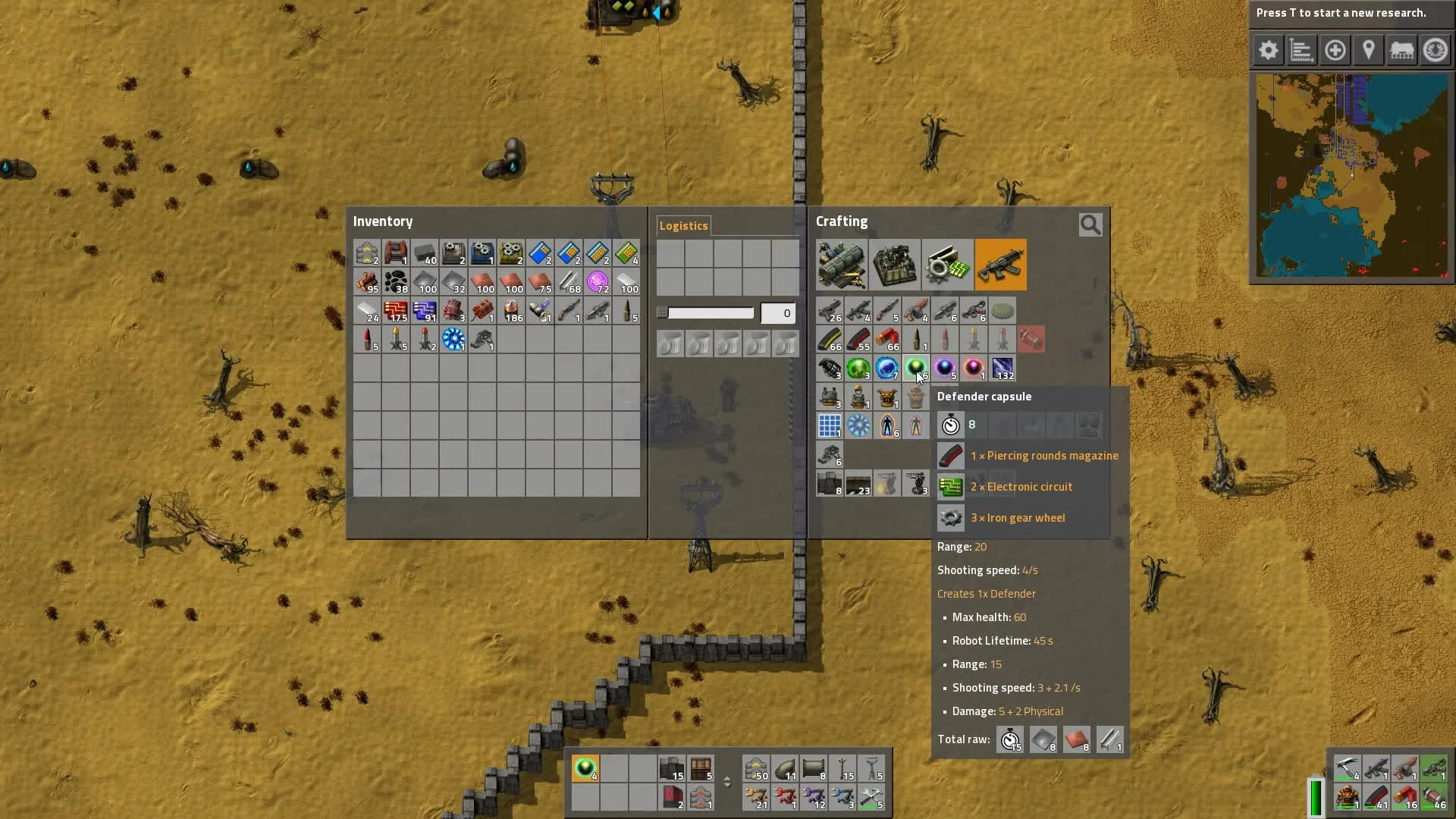The width and height of the screenshot is (1456, 819).
Task: Open the train overview
Action: tap(1402, 50)
